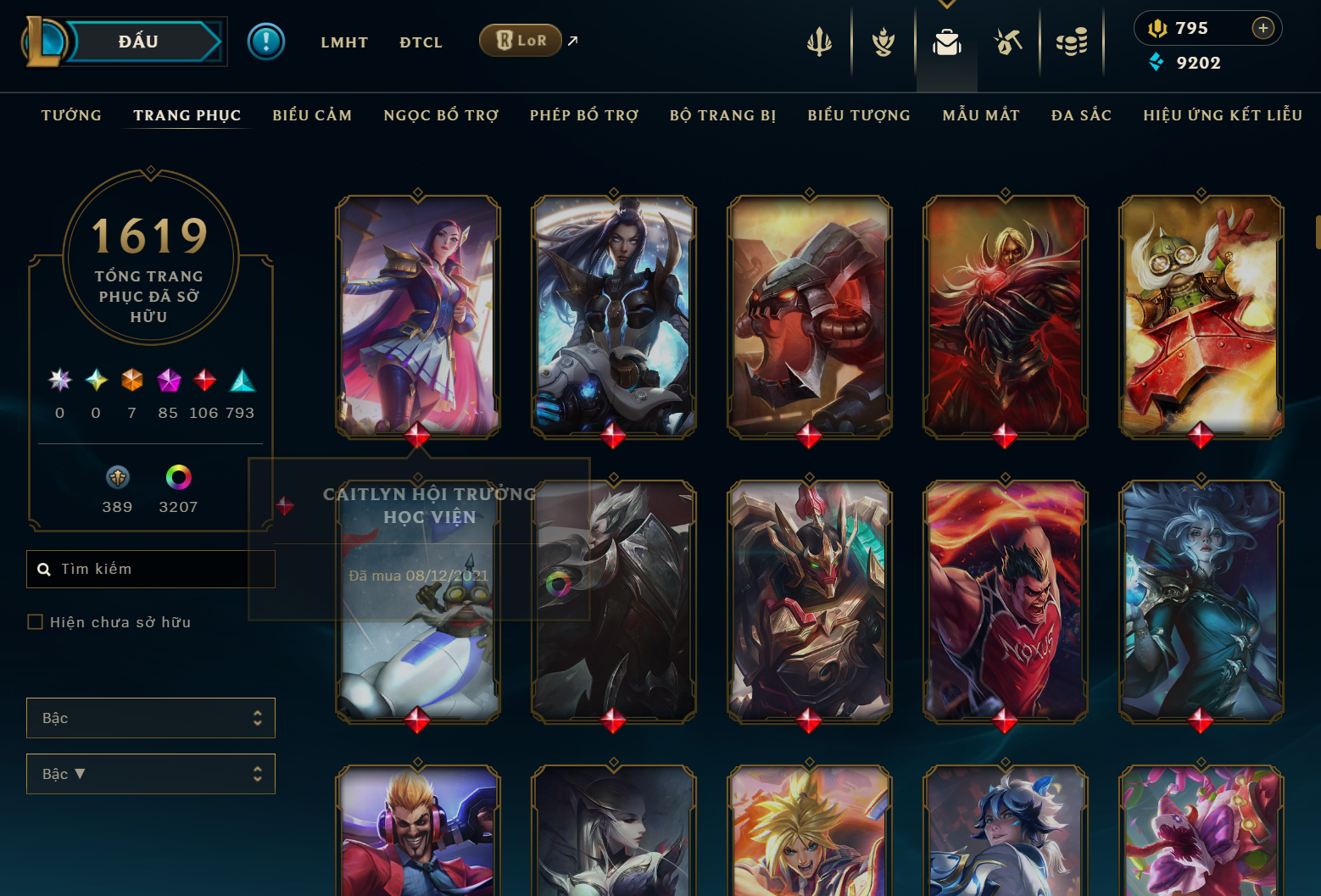Click the blue exclamation notification icon
Image resolution: width=1321 pixels, height=896 pixels.
point(266,40)
